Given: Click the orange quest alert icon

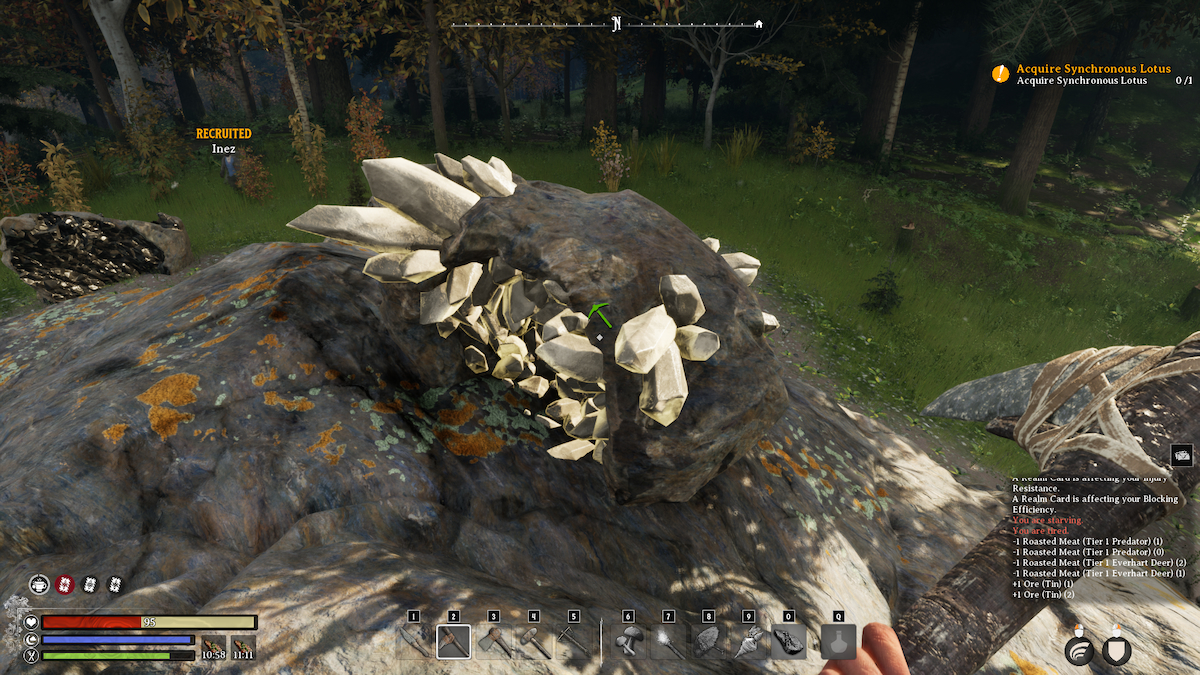Looking at the screenshot, I should [x=1000, y=73].
